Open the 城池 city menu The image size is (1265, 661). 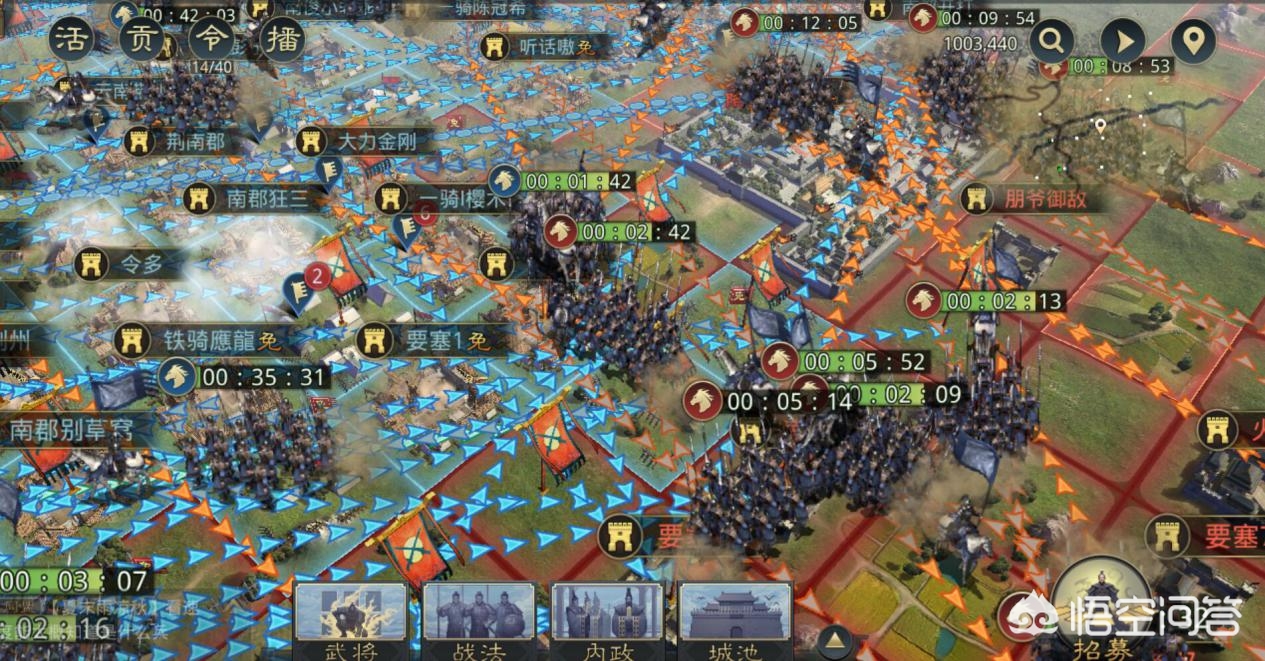tap(736, 621)
